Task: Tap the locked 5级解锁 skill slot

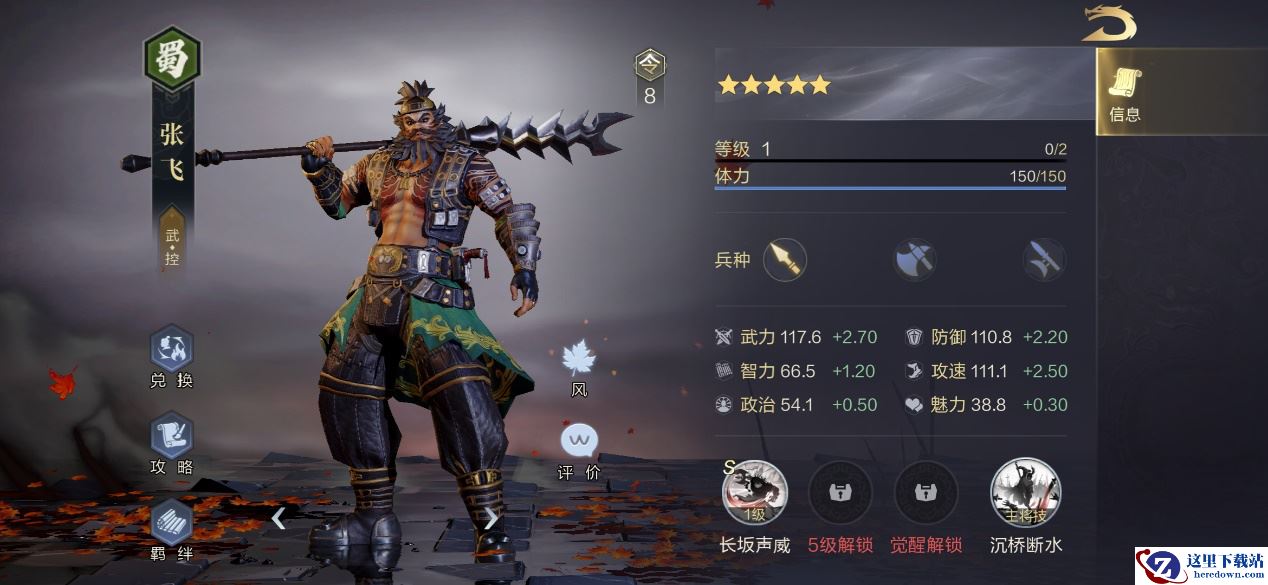Action: pos(840,493)
